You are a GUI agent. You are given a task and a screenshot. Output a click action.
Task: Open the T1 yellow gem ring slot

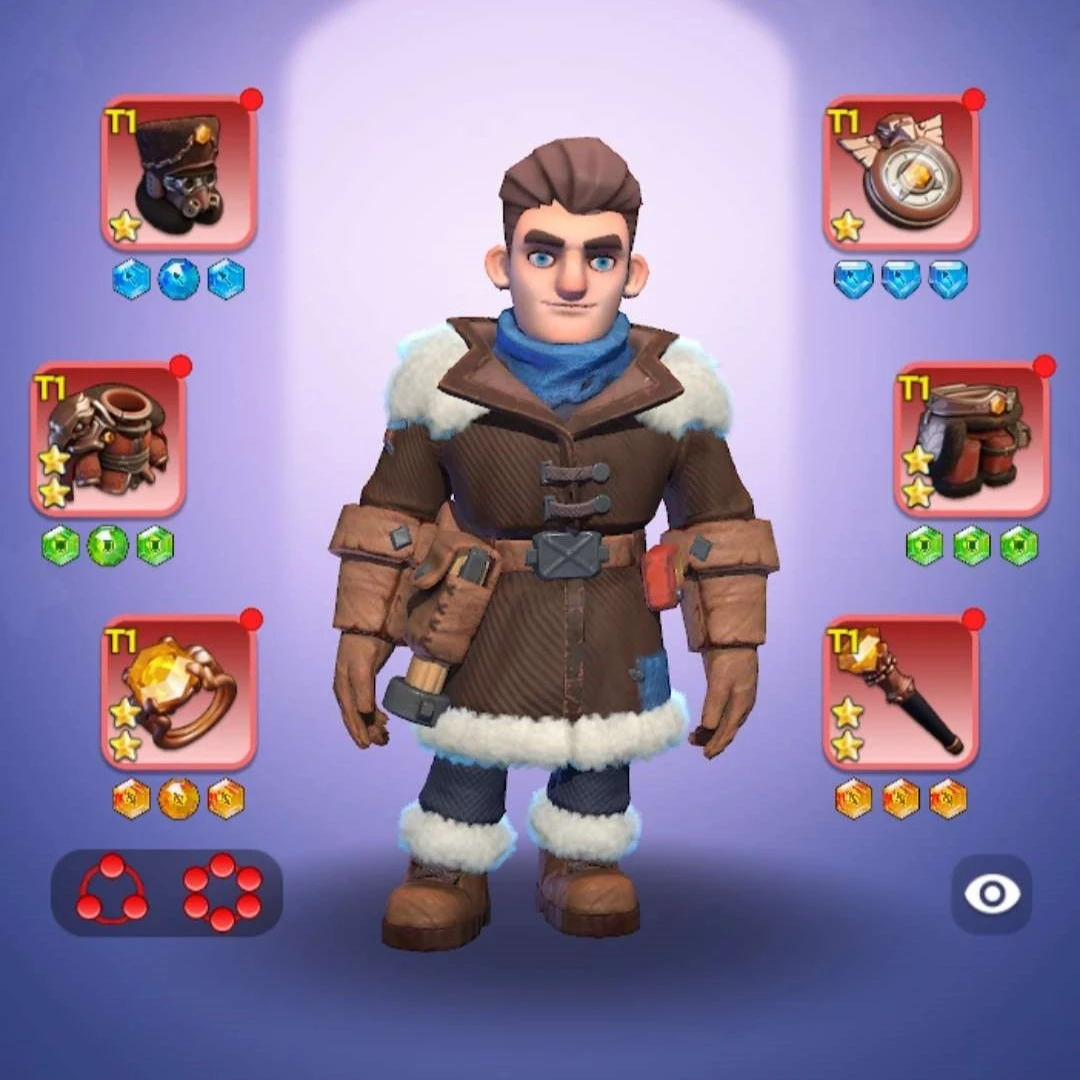click(x=179, y=692)
